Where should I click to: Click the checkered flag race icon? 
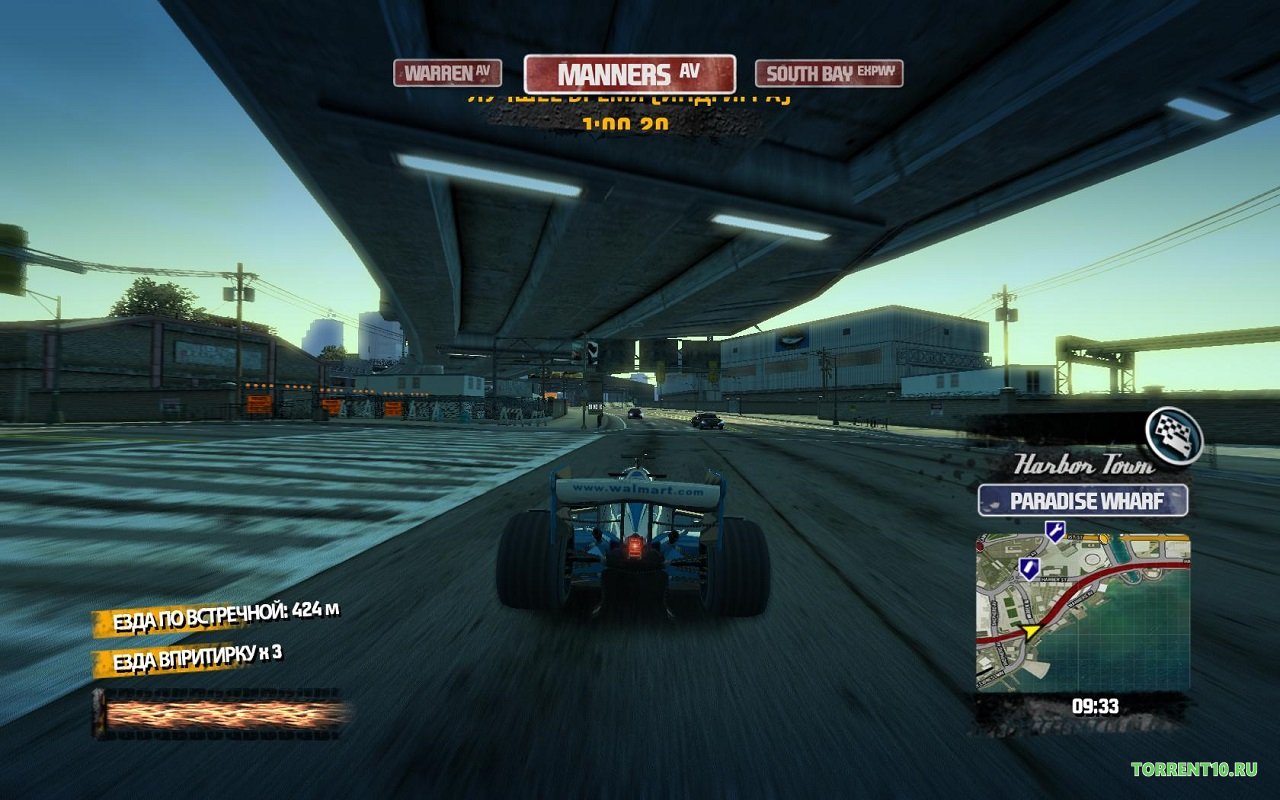point(1174,436)
